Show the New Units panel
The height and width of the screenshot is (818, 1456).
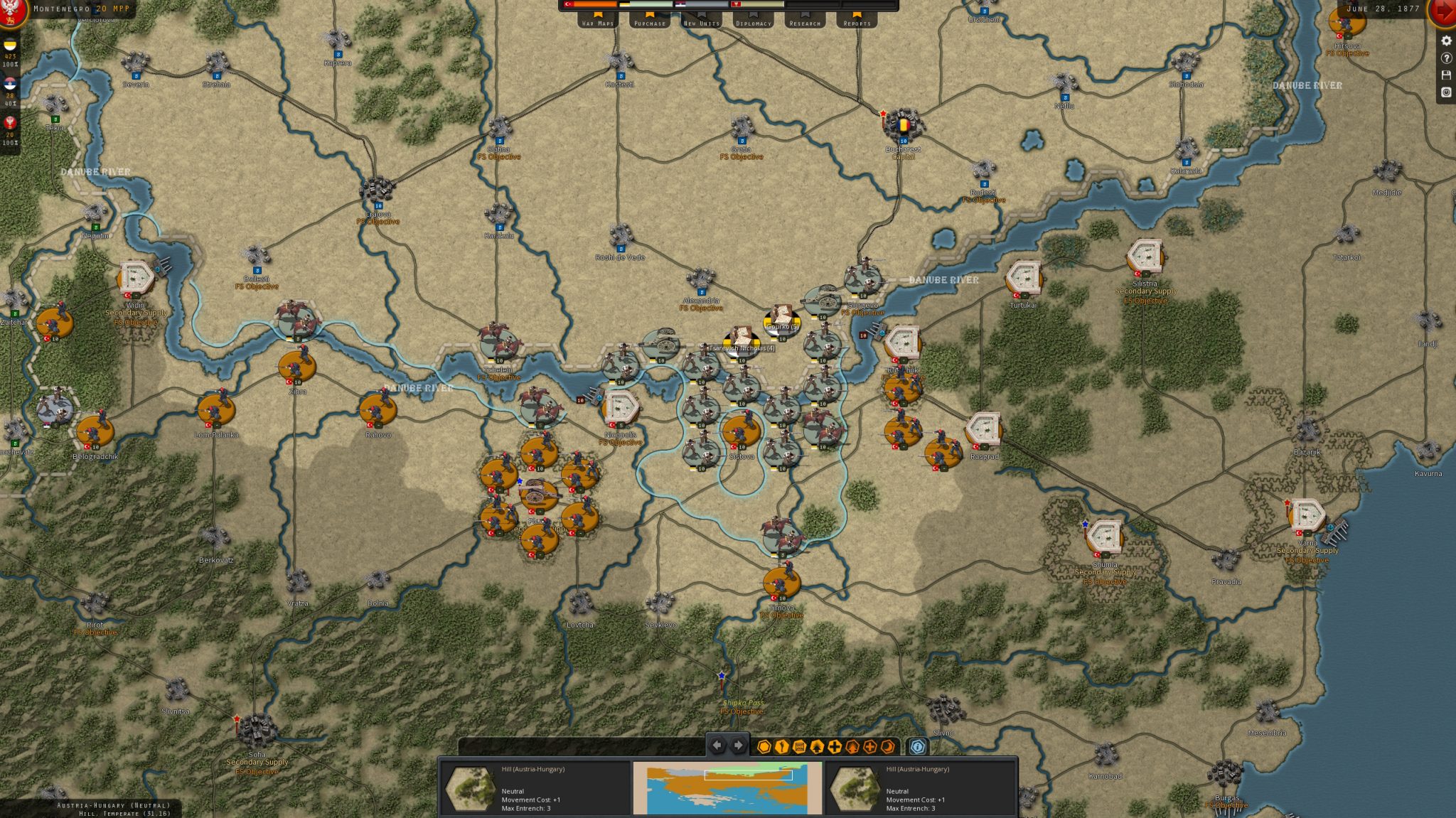(x=702, y=21)
